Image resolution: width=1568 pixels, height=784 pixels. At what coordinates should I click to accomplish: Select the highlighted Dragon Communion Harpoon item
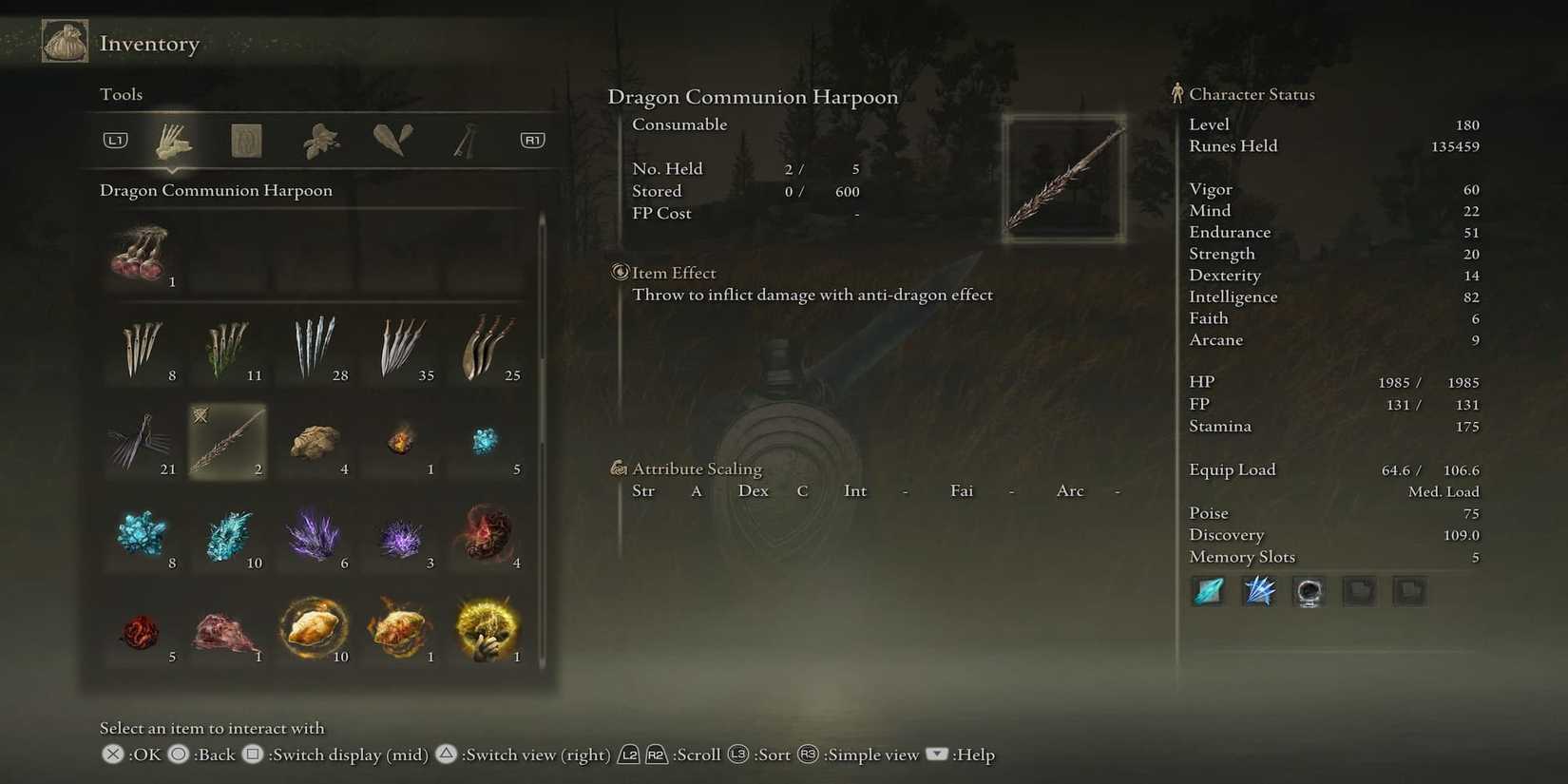tap(228, 442)
